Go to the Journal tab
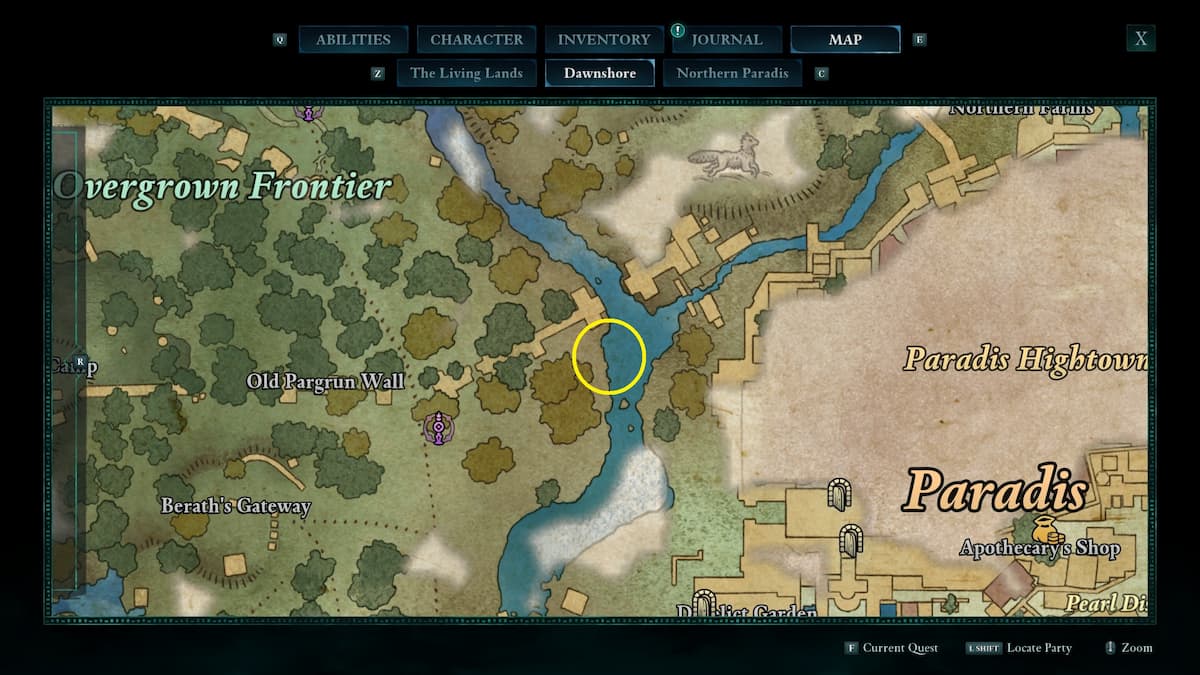The image size is (1200, 675). tap(727, 40)
